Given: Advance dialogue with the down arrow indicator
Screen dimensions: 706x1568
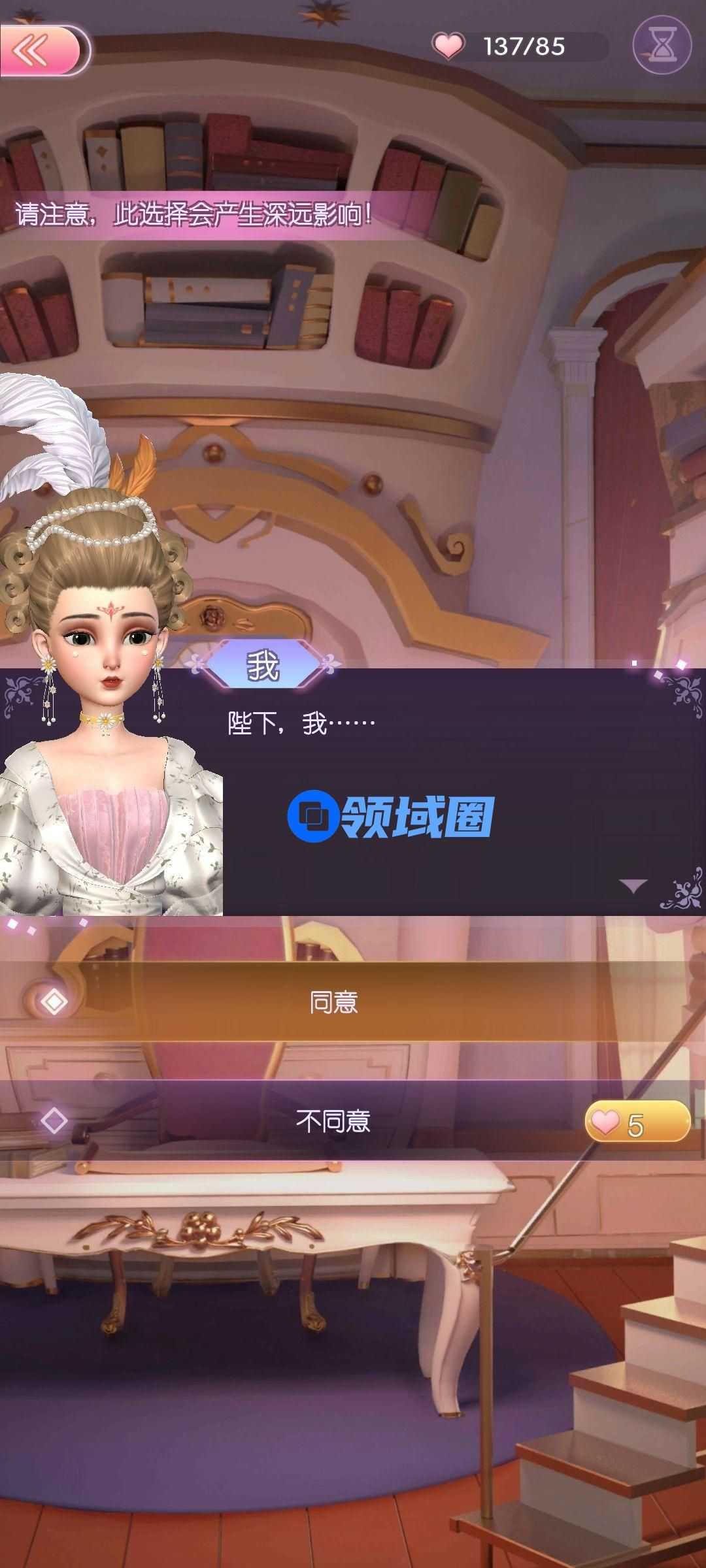Looking at the screenshot, I should (x=632, y=885).
